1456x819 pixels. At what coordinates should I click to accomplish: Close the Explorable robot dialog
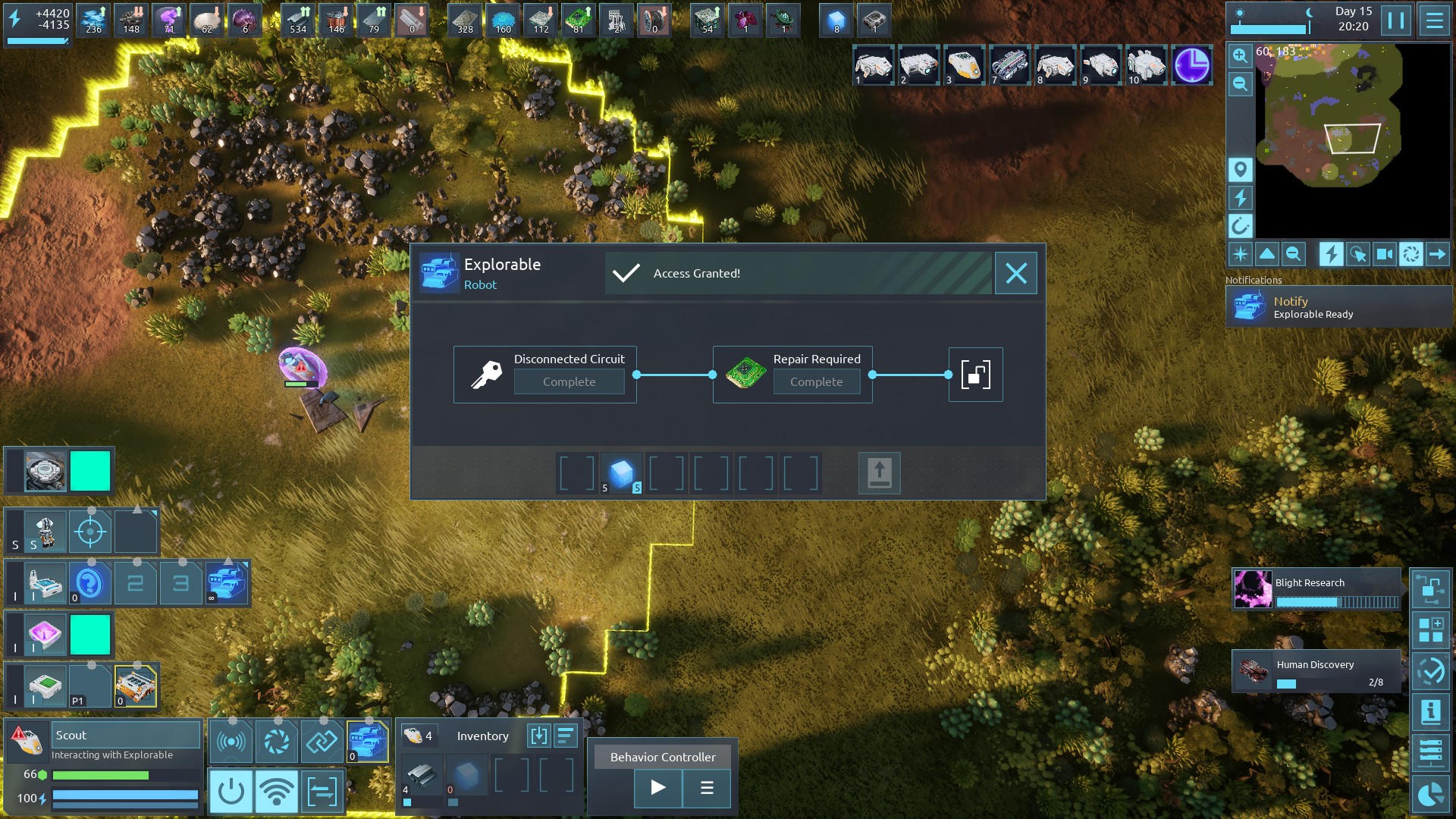point(1015,273)
